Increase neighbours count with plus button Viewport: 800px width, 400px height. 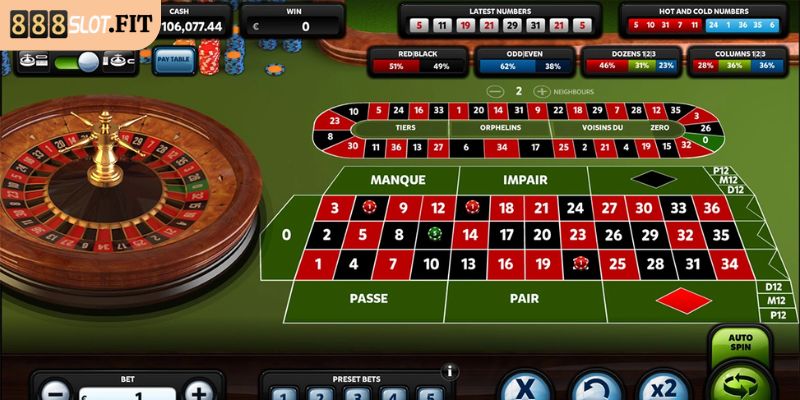click(542, 91)
